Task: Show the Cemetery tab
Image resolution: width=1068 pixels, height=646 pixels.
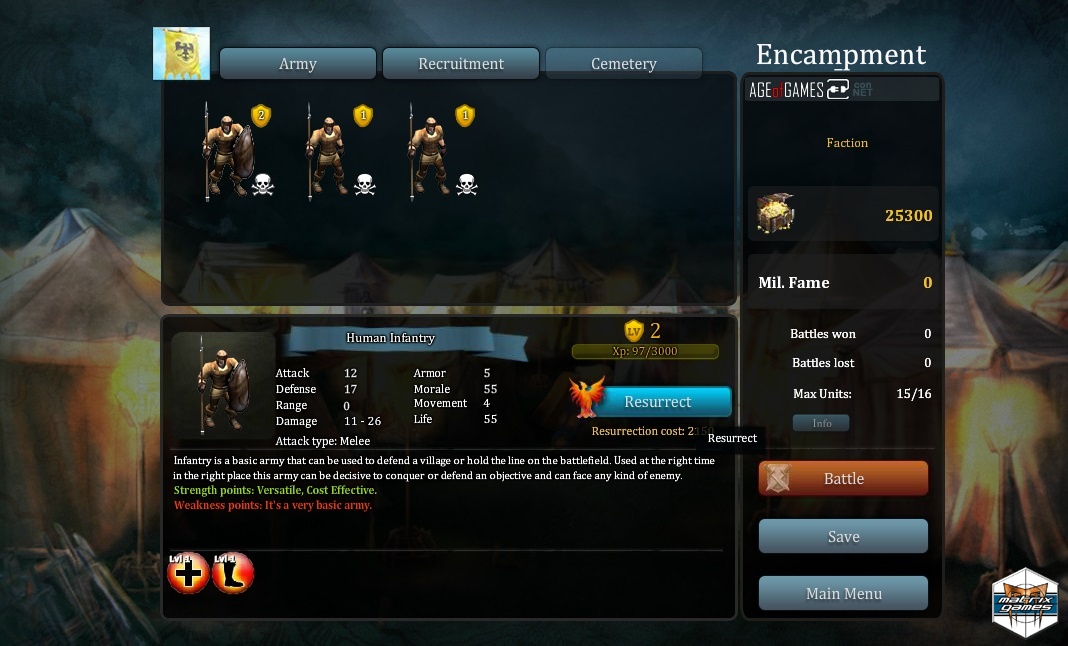Action: 623,63
